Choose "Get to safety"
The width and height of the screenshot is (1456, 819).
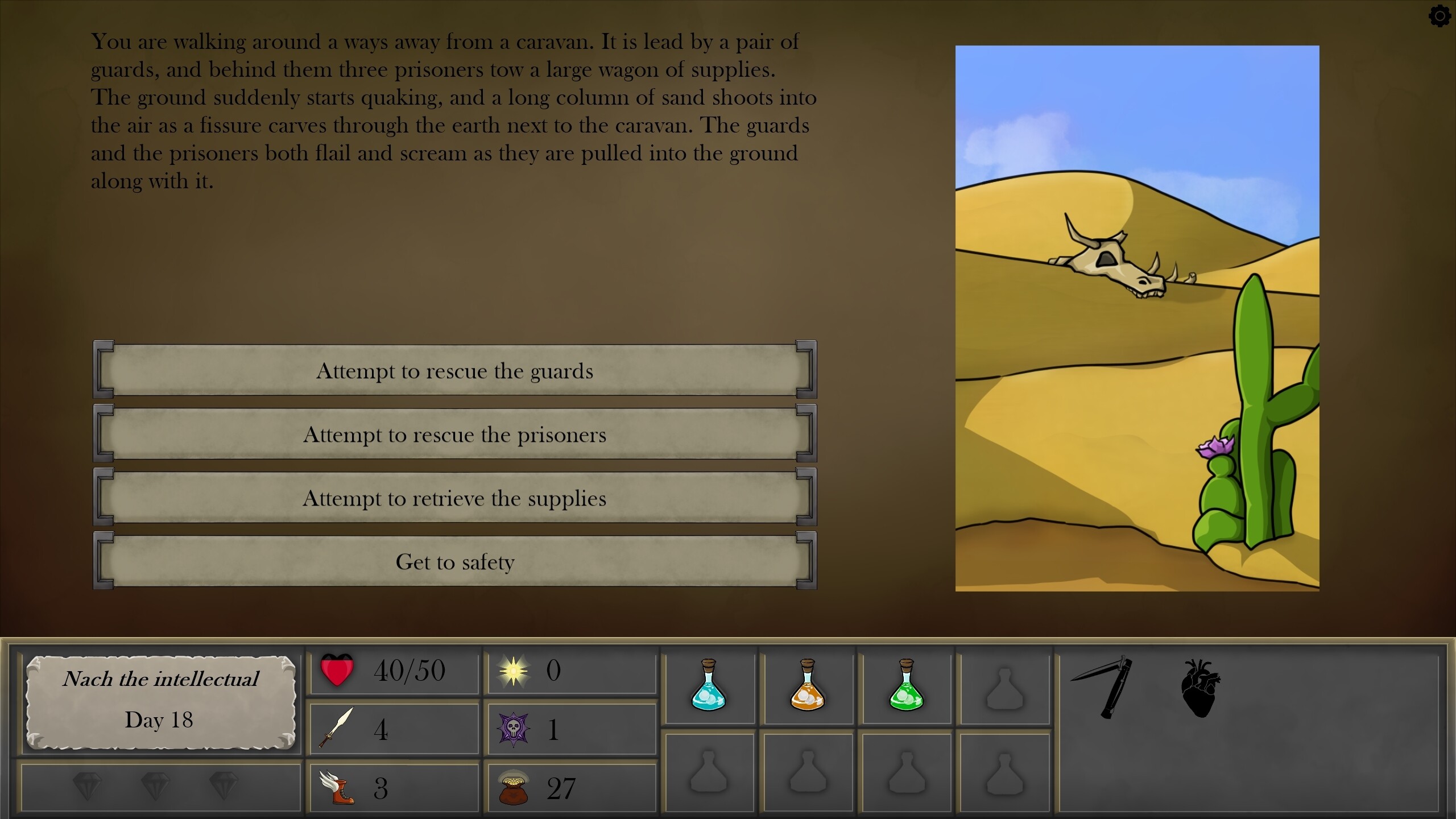click(455, 562)
